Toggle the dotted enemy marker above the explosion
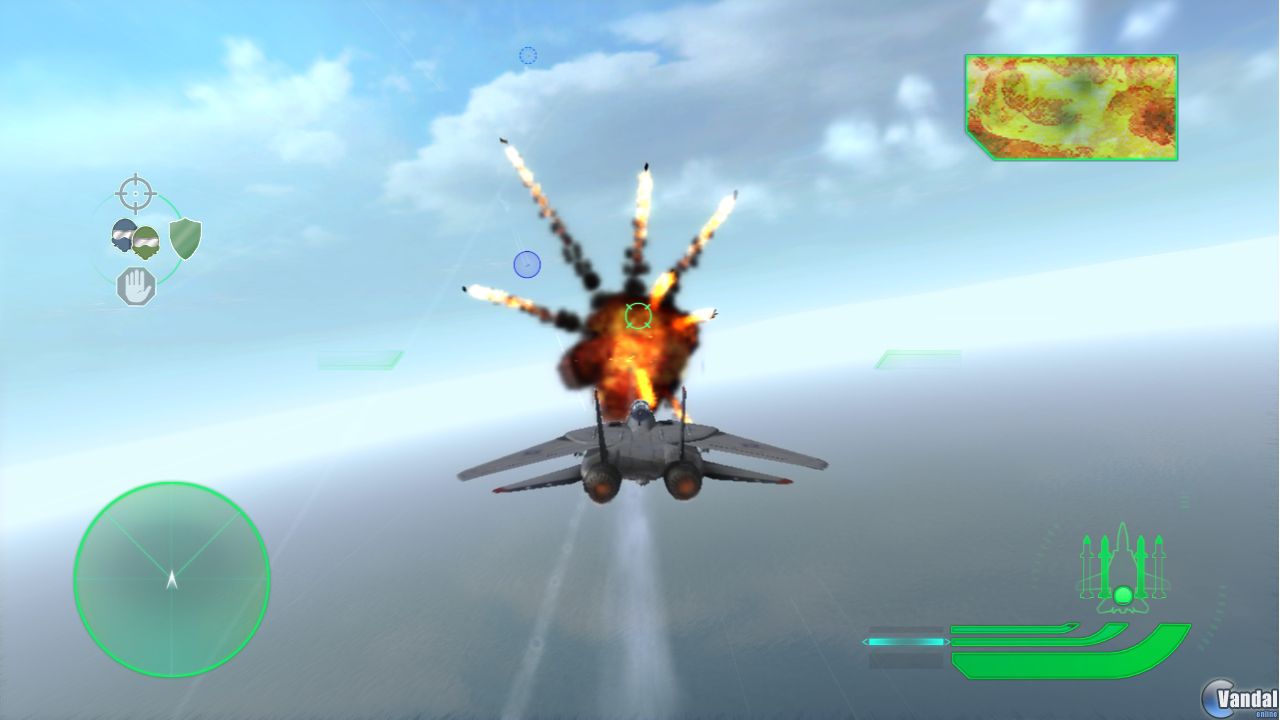Image resolution: width=1280 pixels, height=720 pixels. [527, 56]
